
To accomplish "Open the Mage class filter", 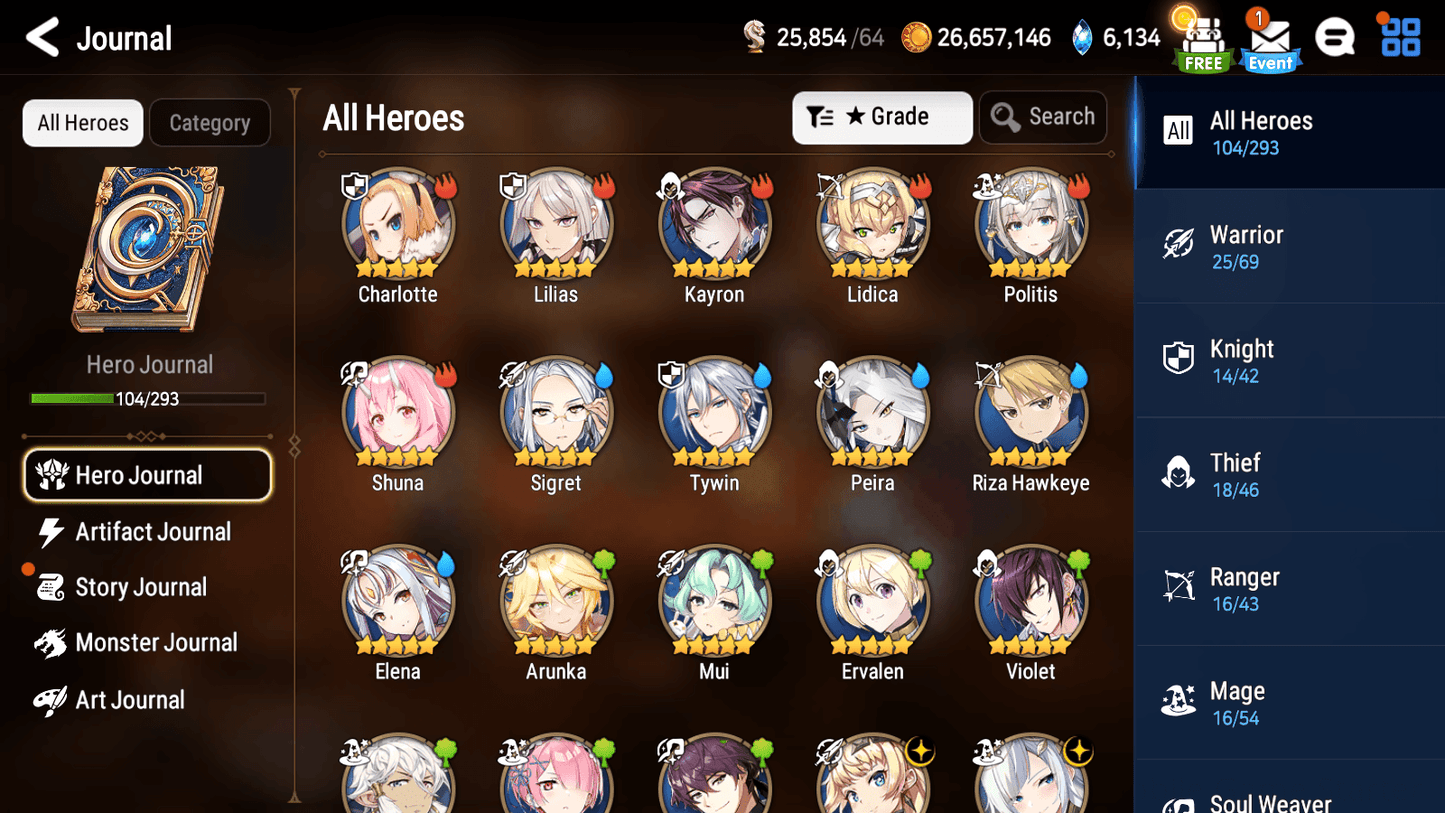I will (x=1289, y=702).
